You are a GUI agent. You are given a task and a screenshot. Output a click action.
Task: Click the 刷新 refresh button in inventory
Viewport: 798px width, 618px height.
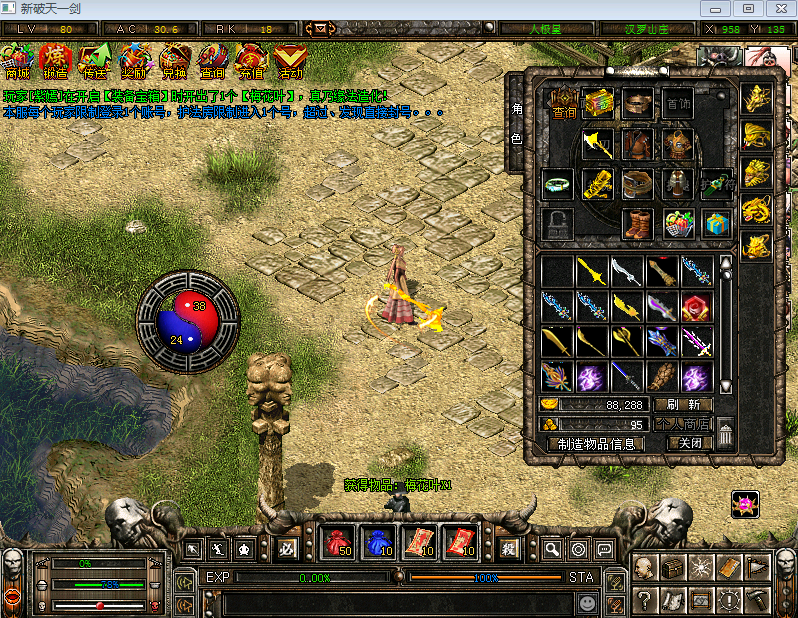(x=683, y=405)
